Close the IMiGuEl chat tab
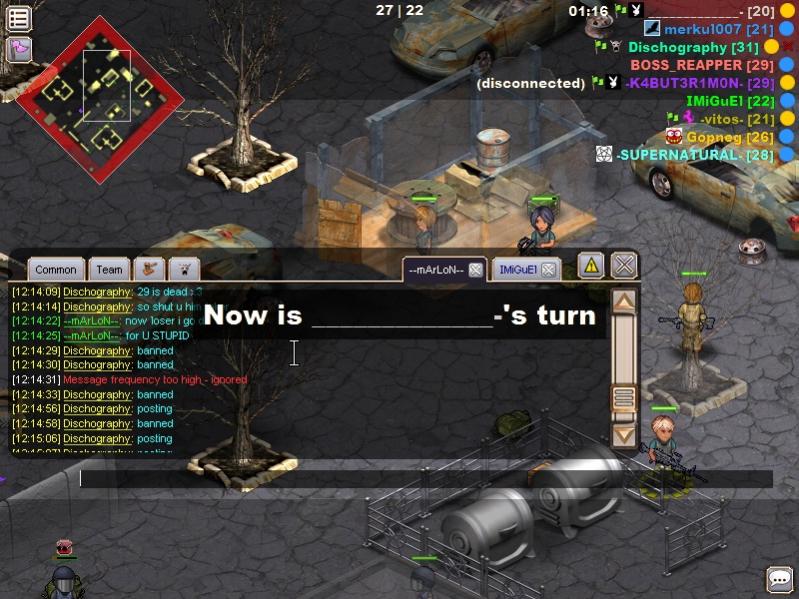Viewport: 799px width, 599px height. pos(547,269)
